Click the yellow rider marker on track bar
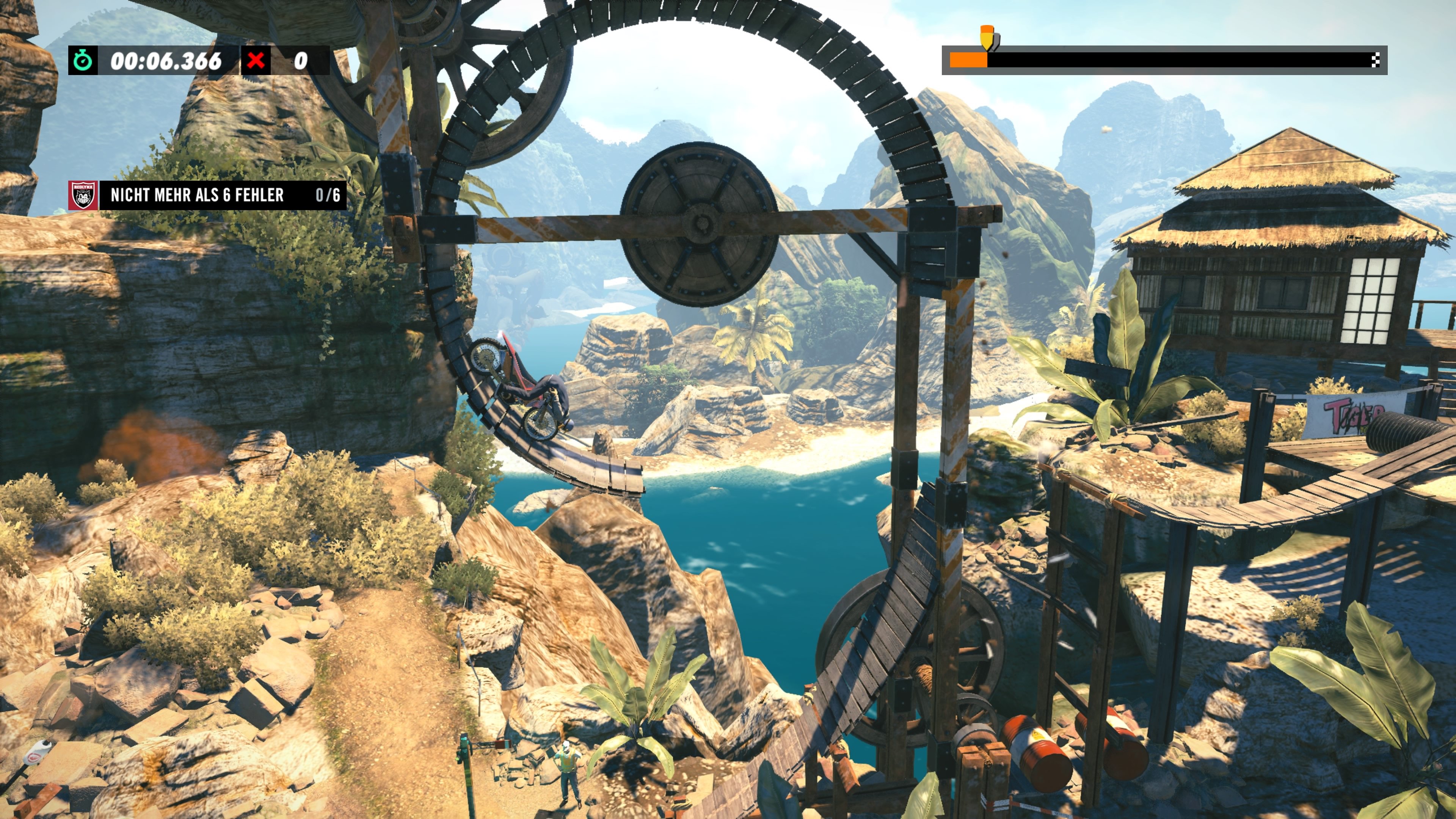Viewport: 1456px width, 819px height. pyautogui.click(x=987, y=41)
